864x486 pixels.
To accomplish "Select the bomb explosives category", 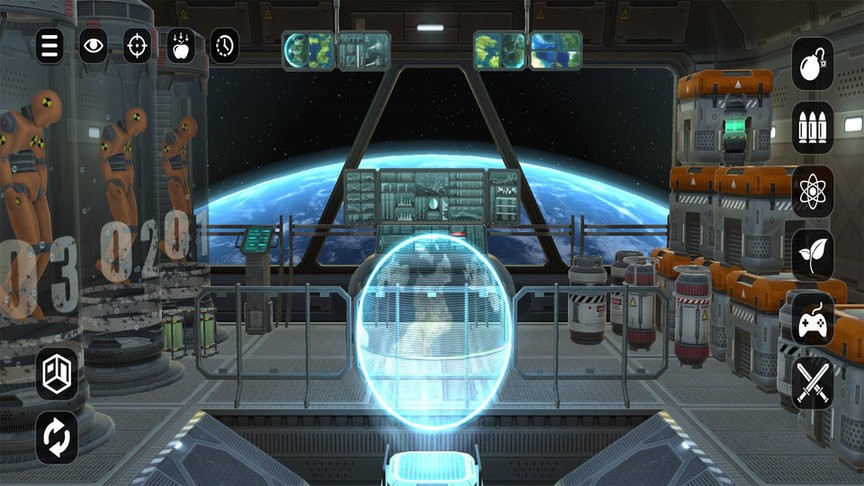I will pos(812,64).
